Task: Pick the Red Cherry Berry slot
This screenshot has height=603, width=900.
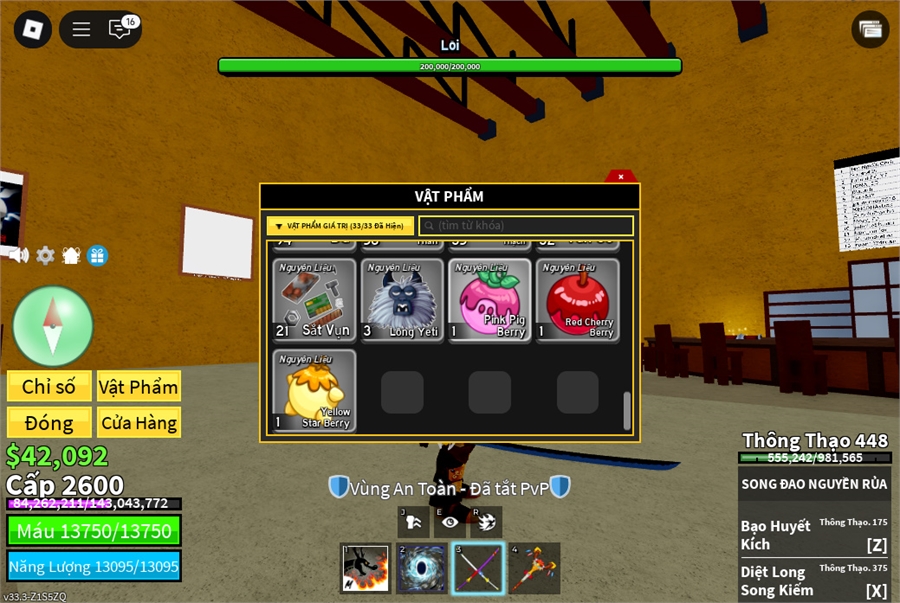Action: click(x=577, y=300)
